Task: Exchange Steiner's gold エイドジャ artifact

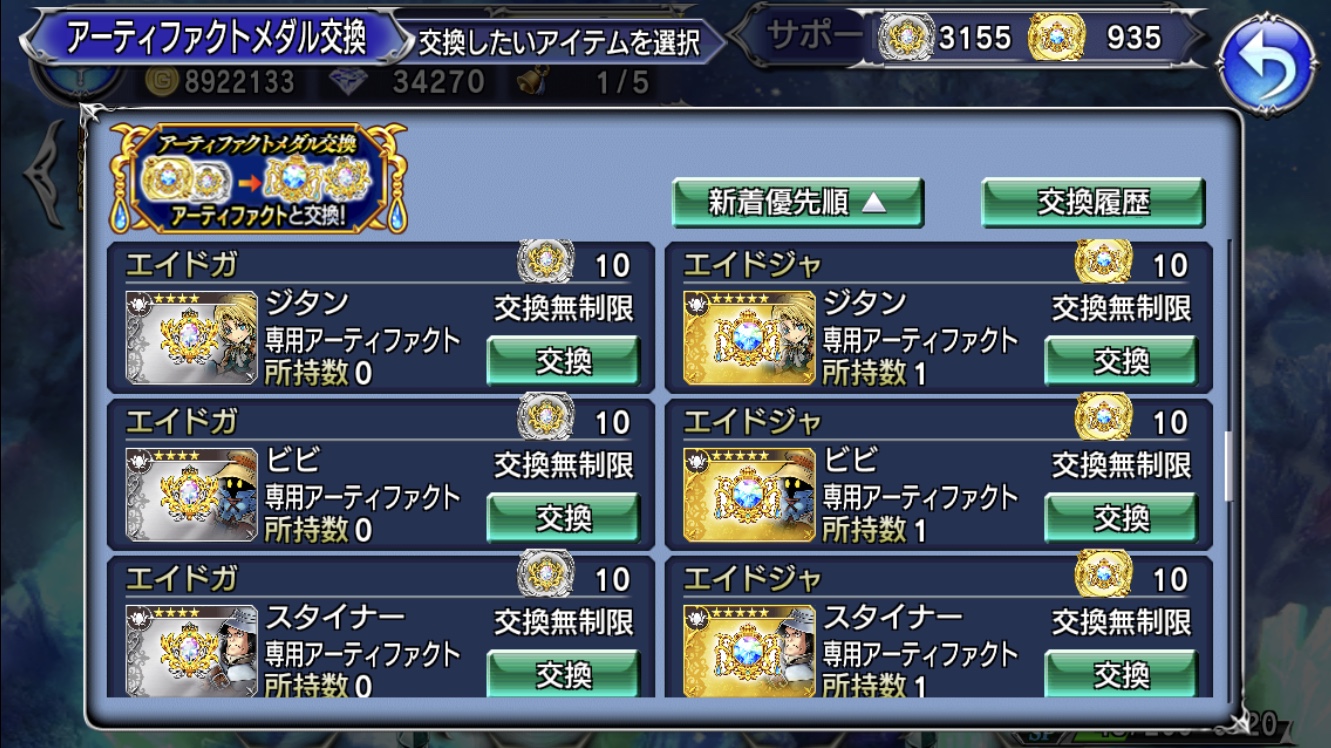Action: coord(1123,672)
